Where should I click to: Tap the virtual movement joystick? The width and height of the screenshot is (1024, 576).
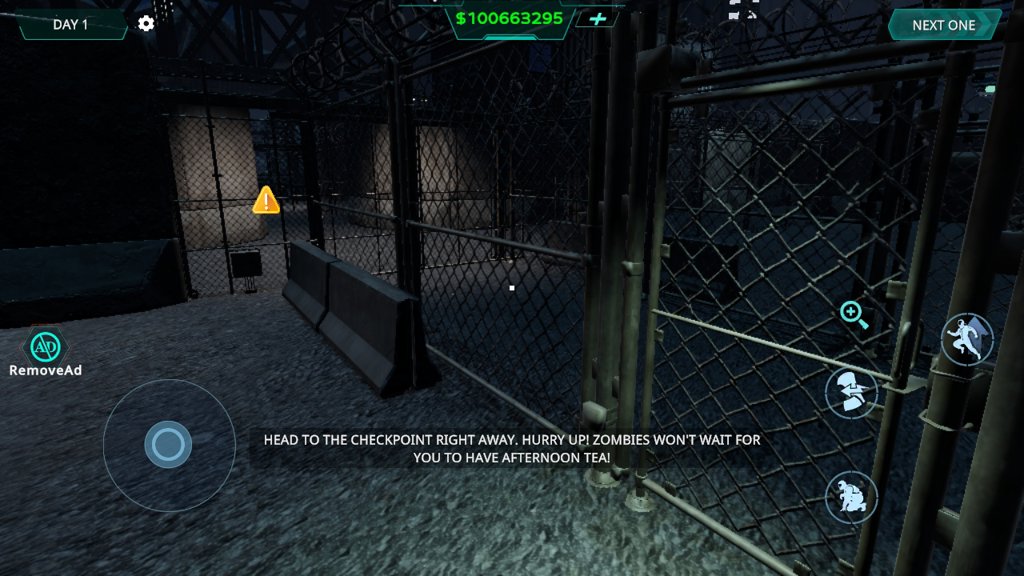(x=168, y=445)
